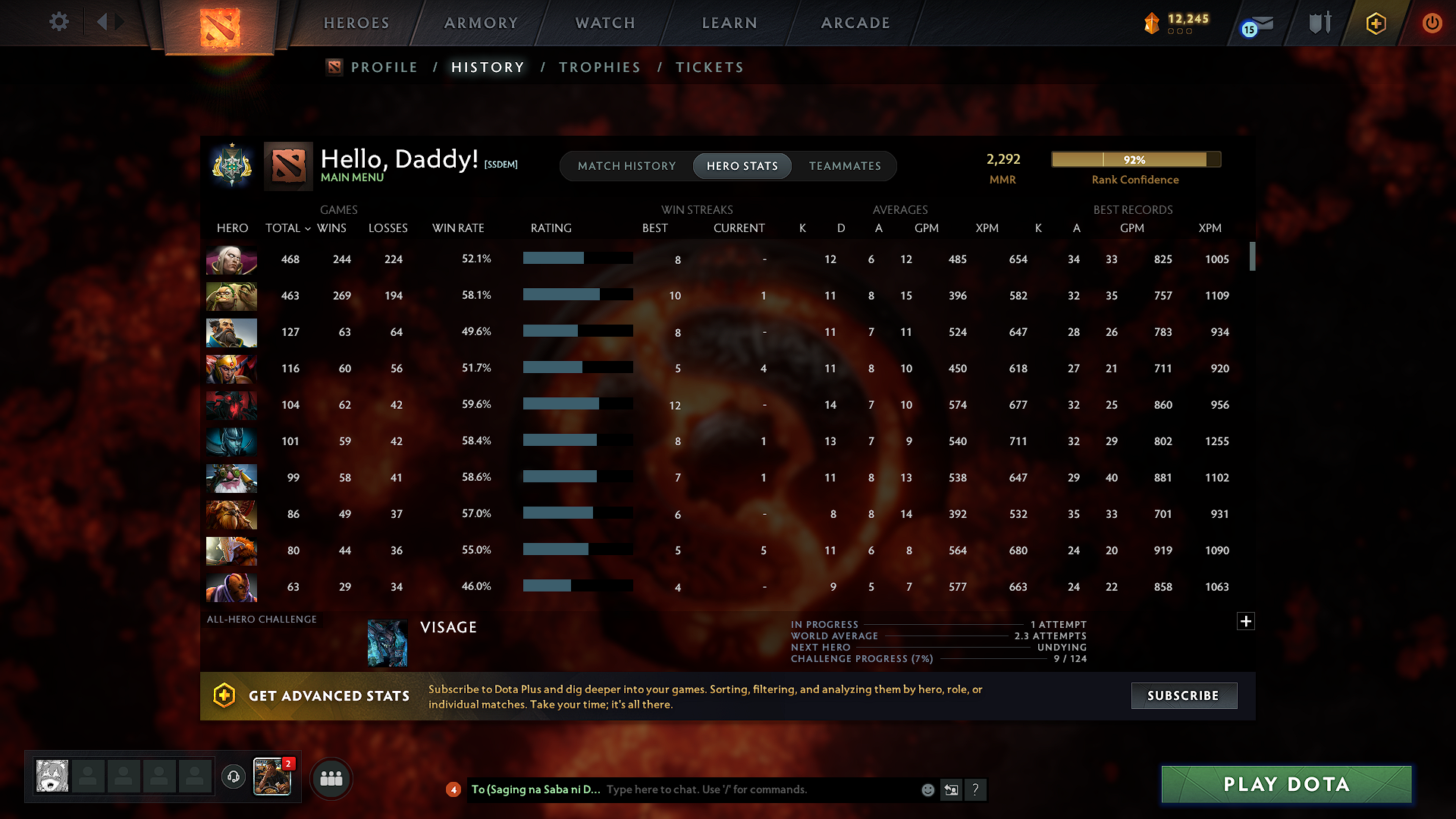This screenshot has width=1456, height=819.
Task: Open the settings gear
Action: pos(58,22)
